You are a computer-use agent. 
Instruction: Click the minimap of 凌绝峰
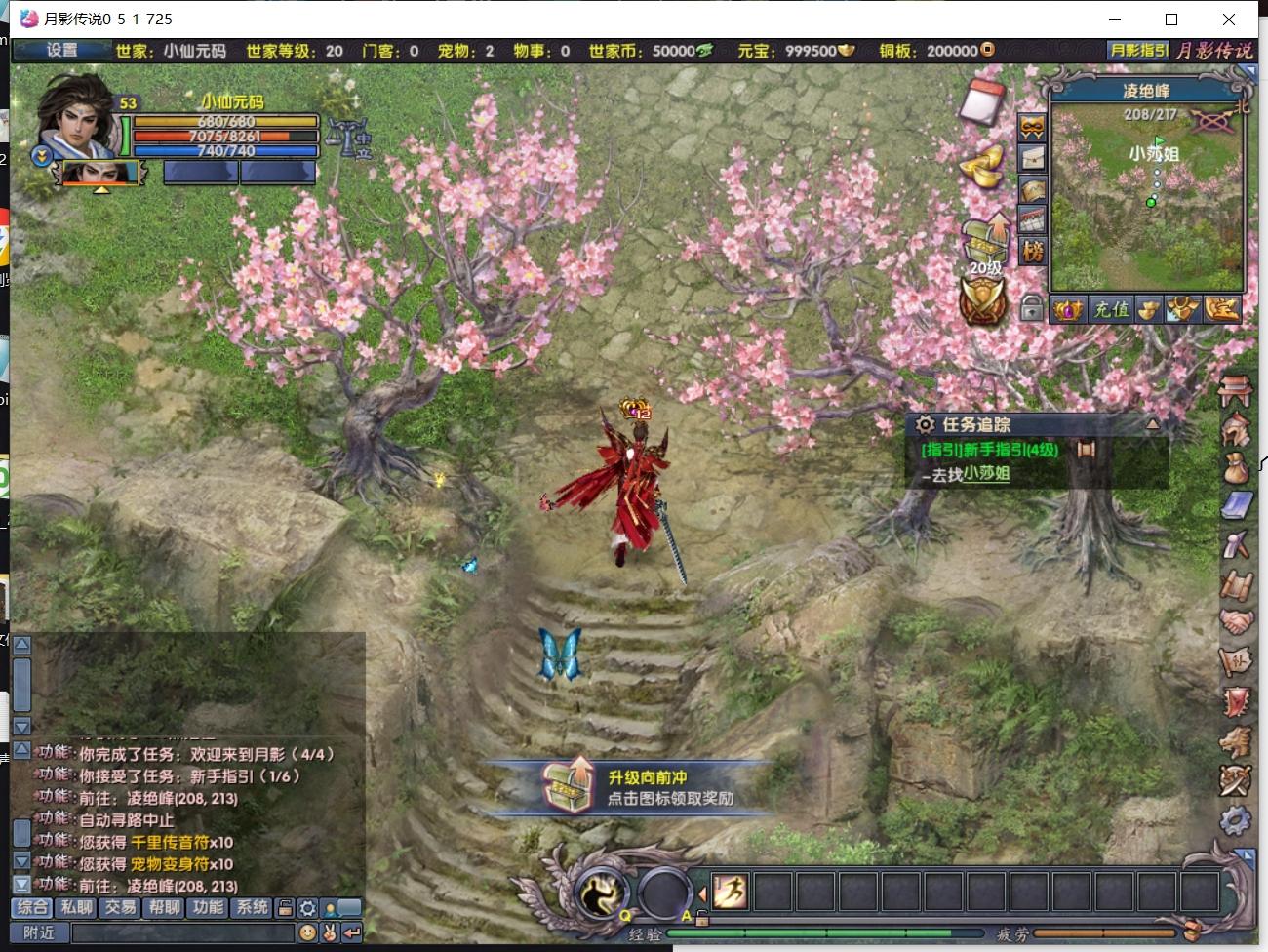tap(1147, 195)
